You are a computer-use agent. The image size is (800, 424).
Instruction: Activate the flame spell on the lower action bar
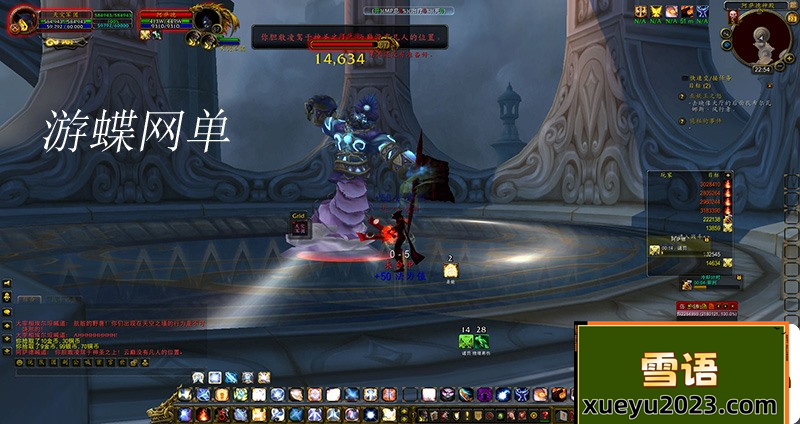(x=201, y=413)
